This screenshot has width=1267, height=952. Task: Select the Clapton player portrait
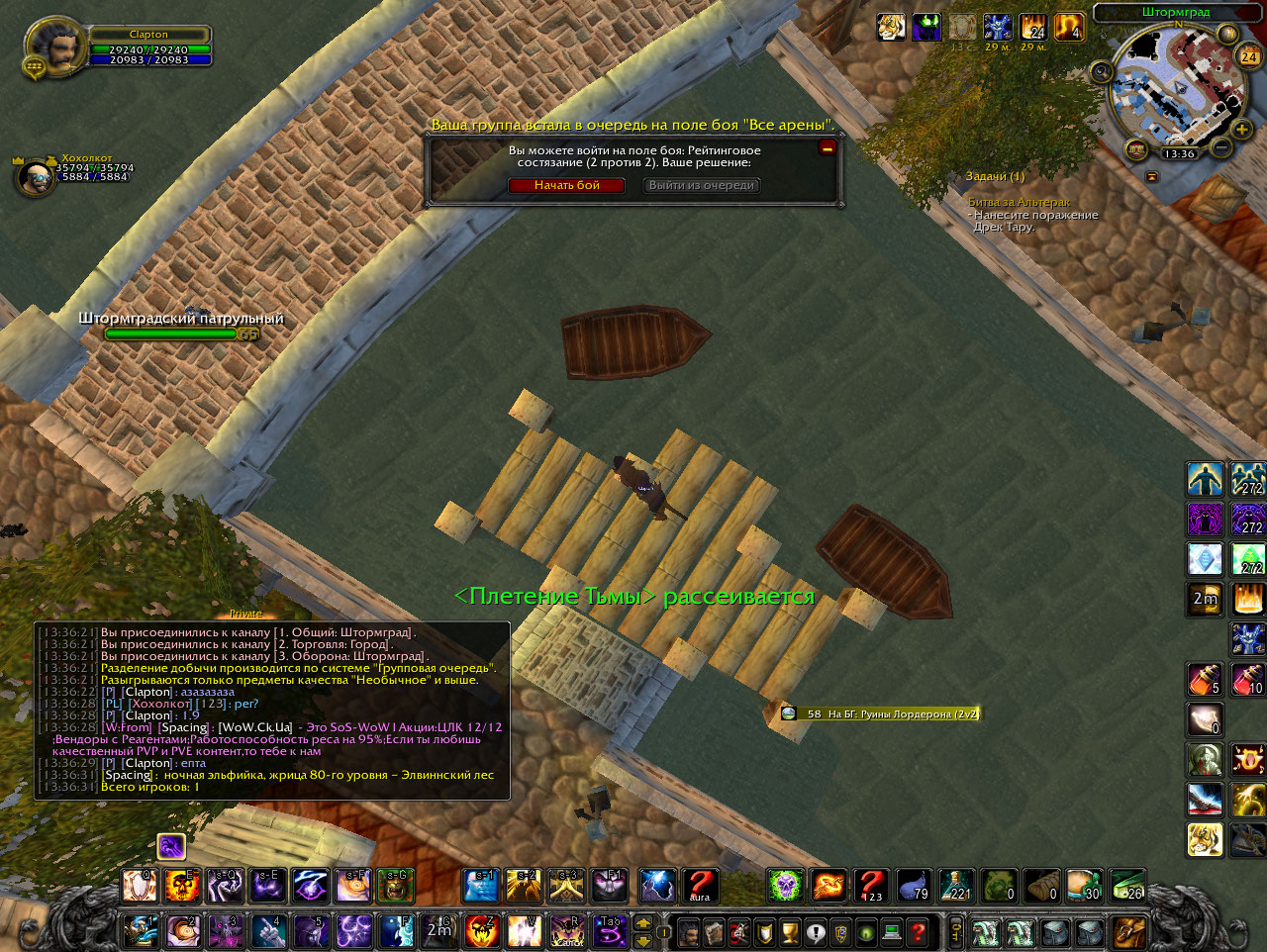pos(55,45)
